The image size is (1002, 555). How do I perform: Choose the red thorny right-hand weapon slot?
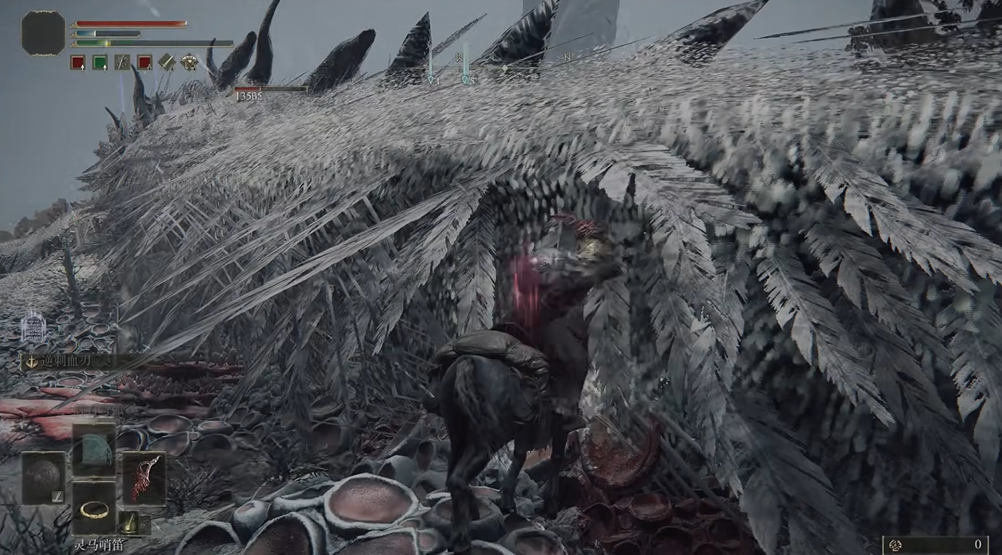click(143, 477)
